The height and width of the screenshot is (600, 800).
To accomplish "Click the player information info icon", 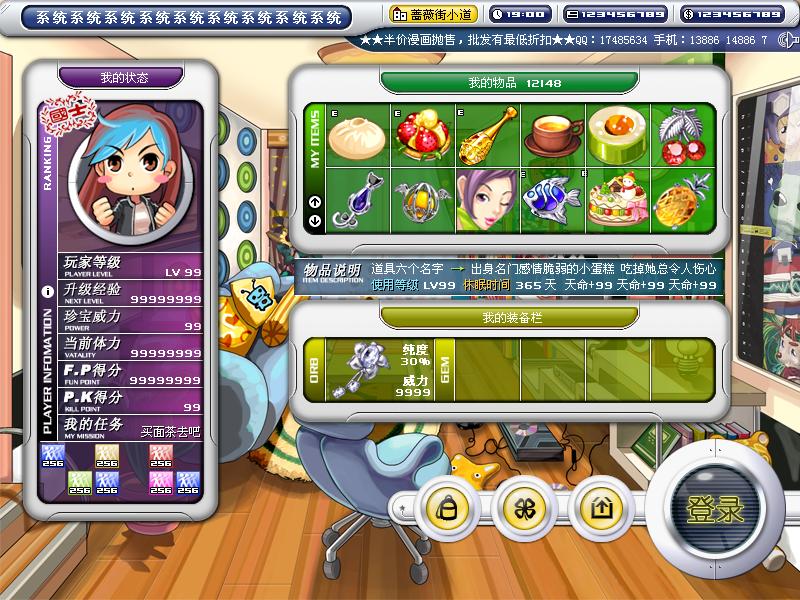I will pos(47,293).
